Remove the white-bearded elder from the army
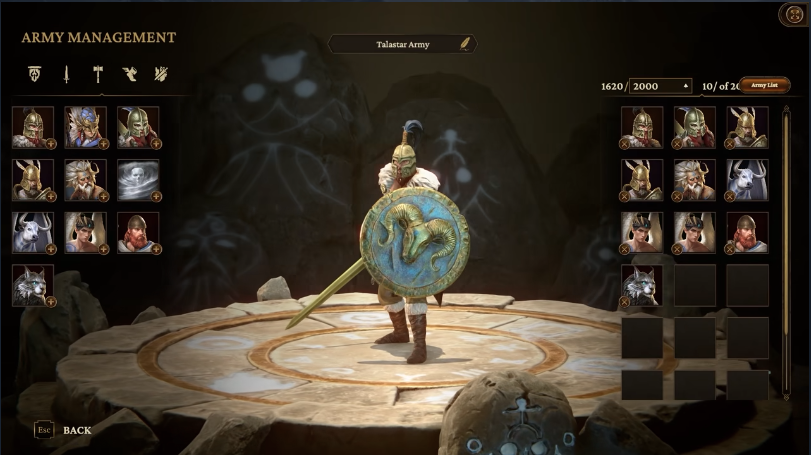 pos(679,196)
